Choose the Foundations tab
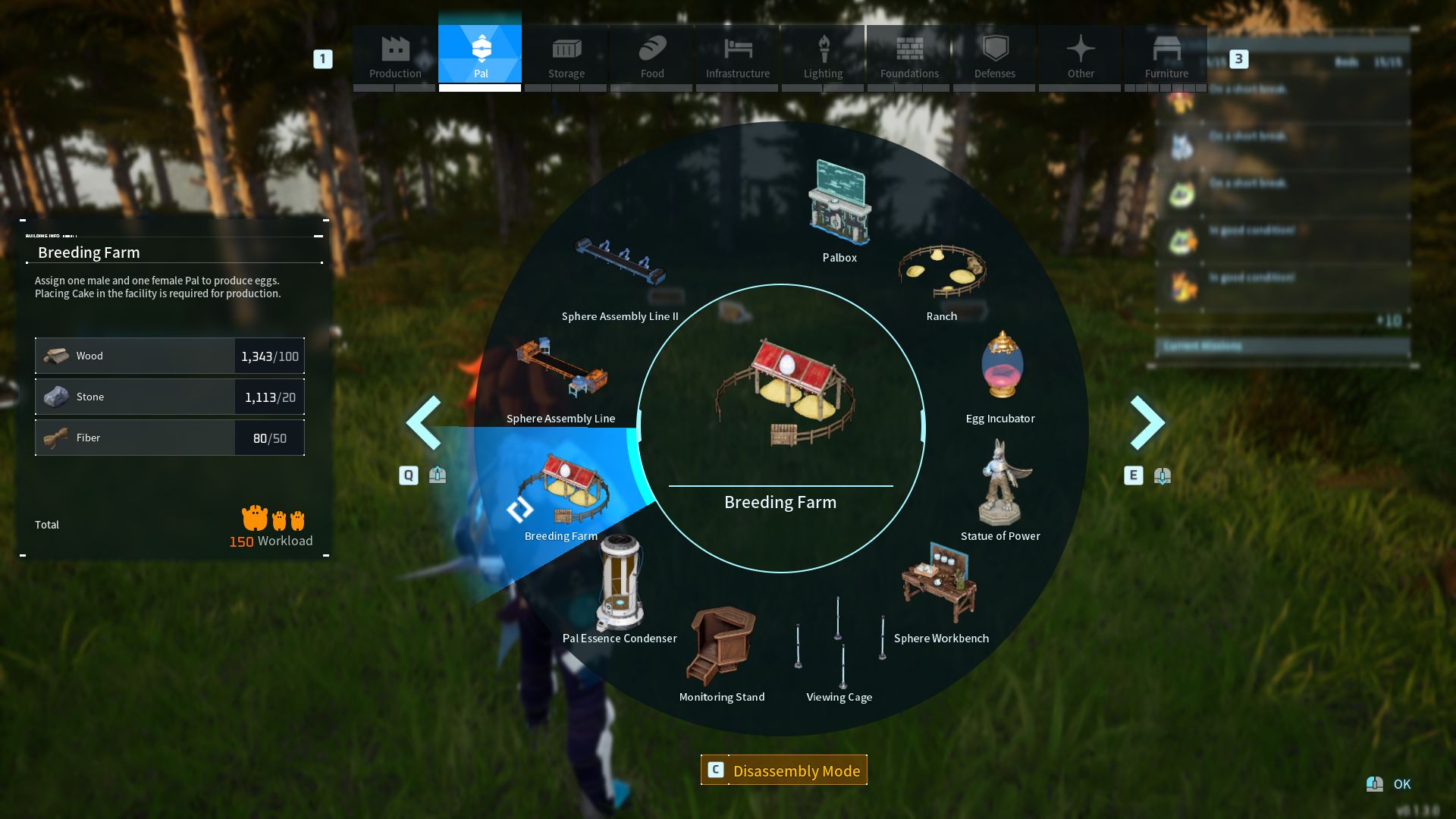This screenshot has height=819, width=1456. coord(909,55)
